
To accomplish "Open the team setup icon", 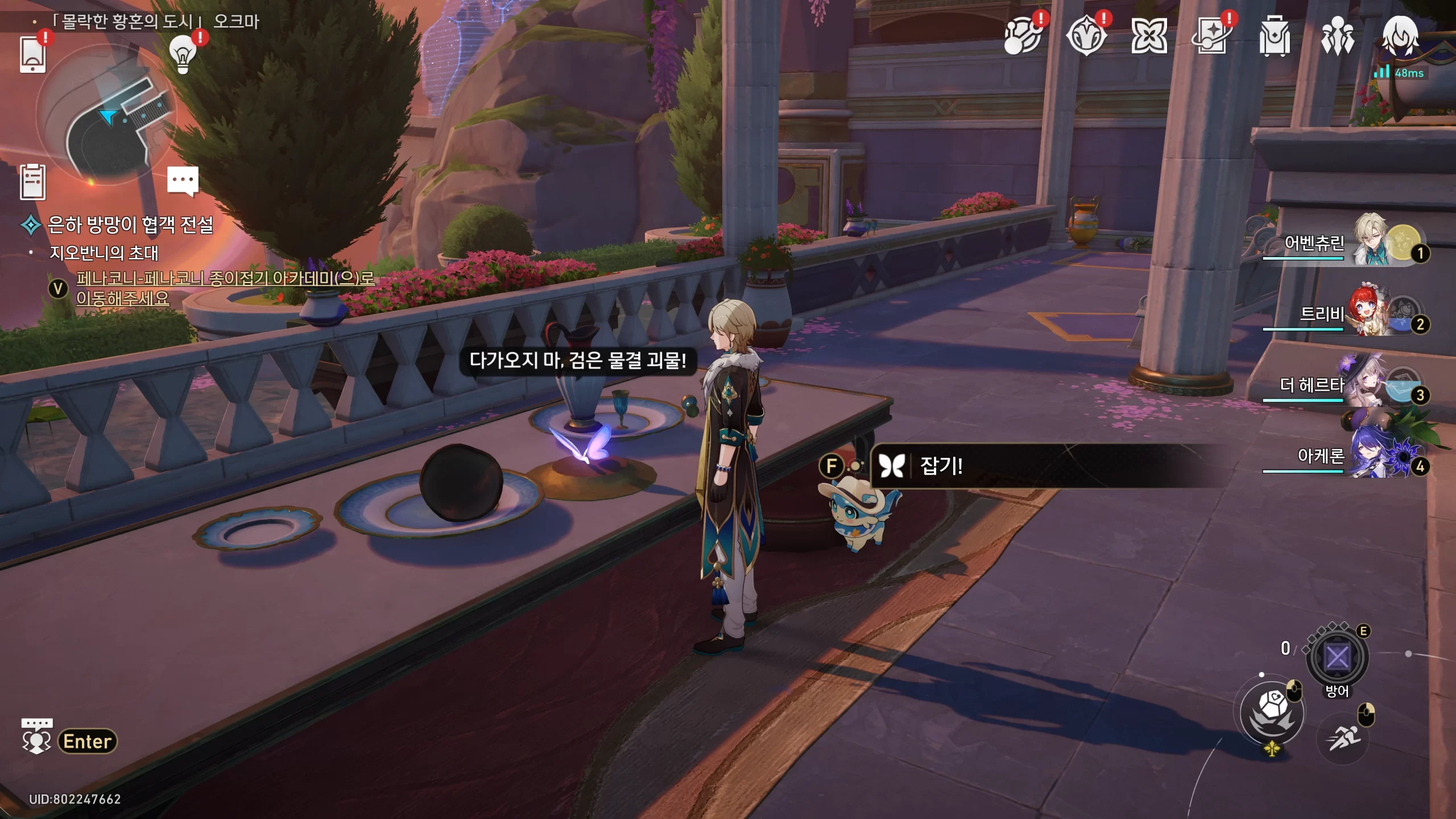I will coord(1337,36).
